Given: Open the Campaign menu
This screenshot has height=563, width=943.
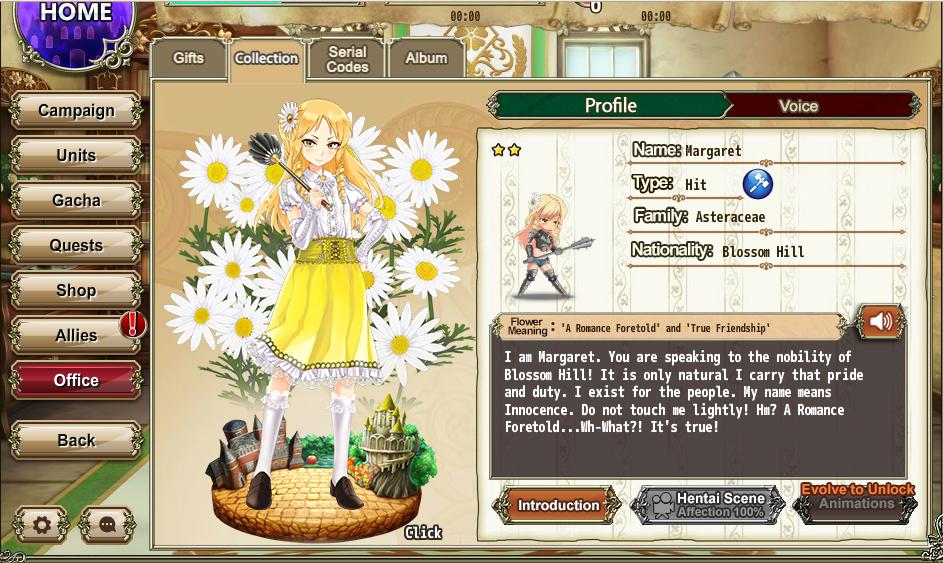Looking at the screenshot, I should click(x=76, y=111).
